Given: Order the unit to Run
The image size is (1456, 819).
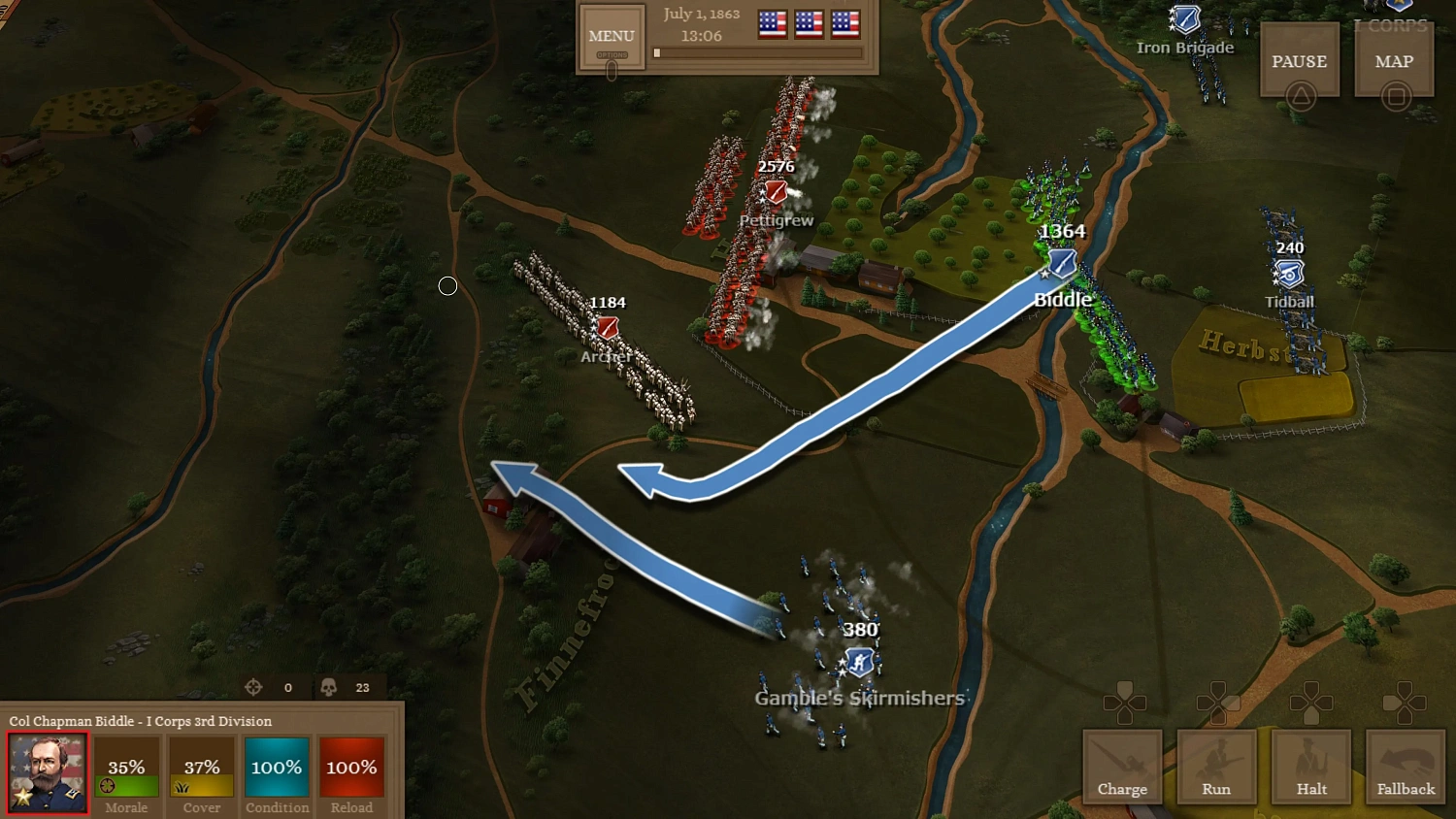Looking at the screenshot, I should 1216,767.
